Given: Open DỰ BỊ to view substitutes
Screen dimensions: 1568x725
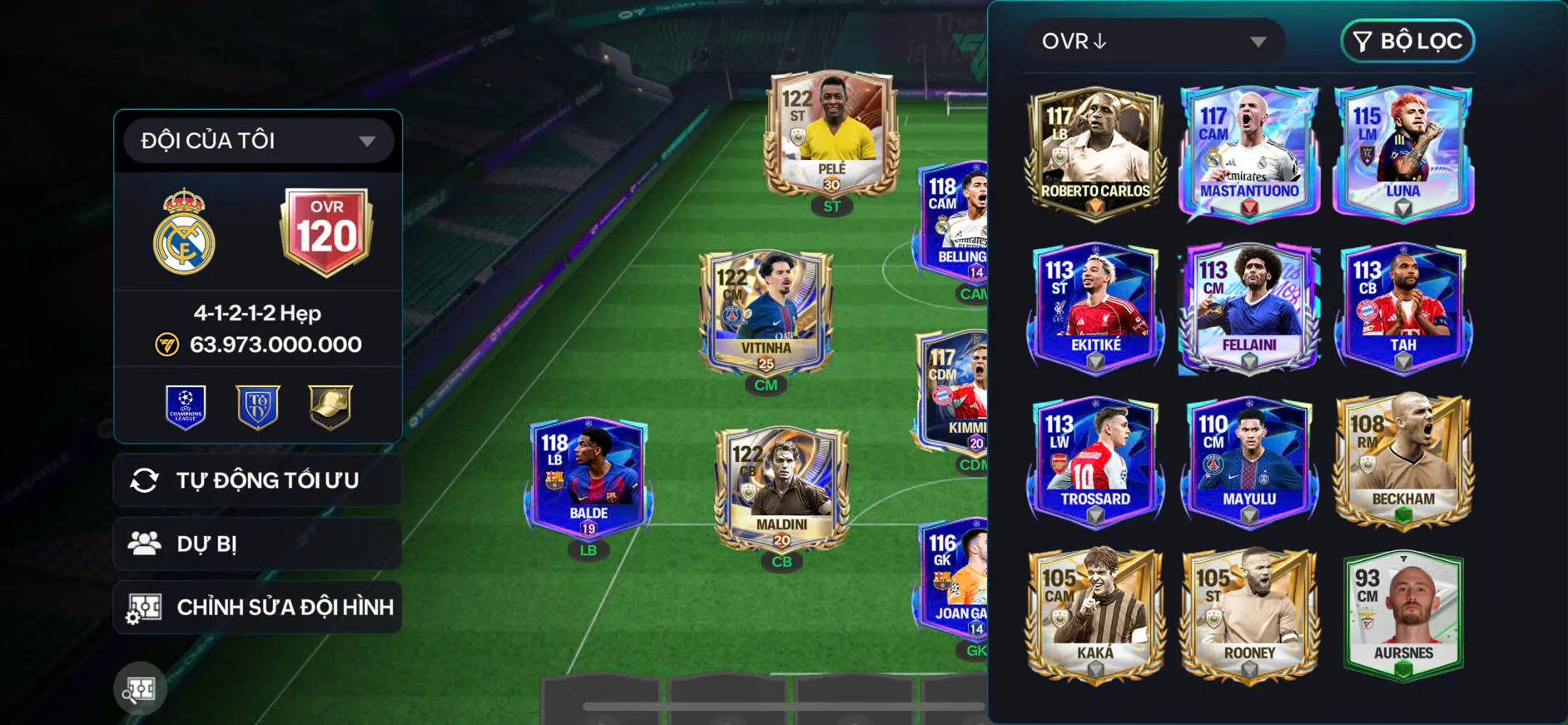Looking at the screenshot, I should [257, 544].
